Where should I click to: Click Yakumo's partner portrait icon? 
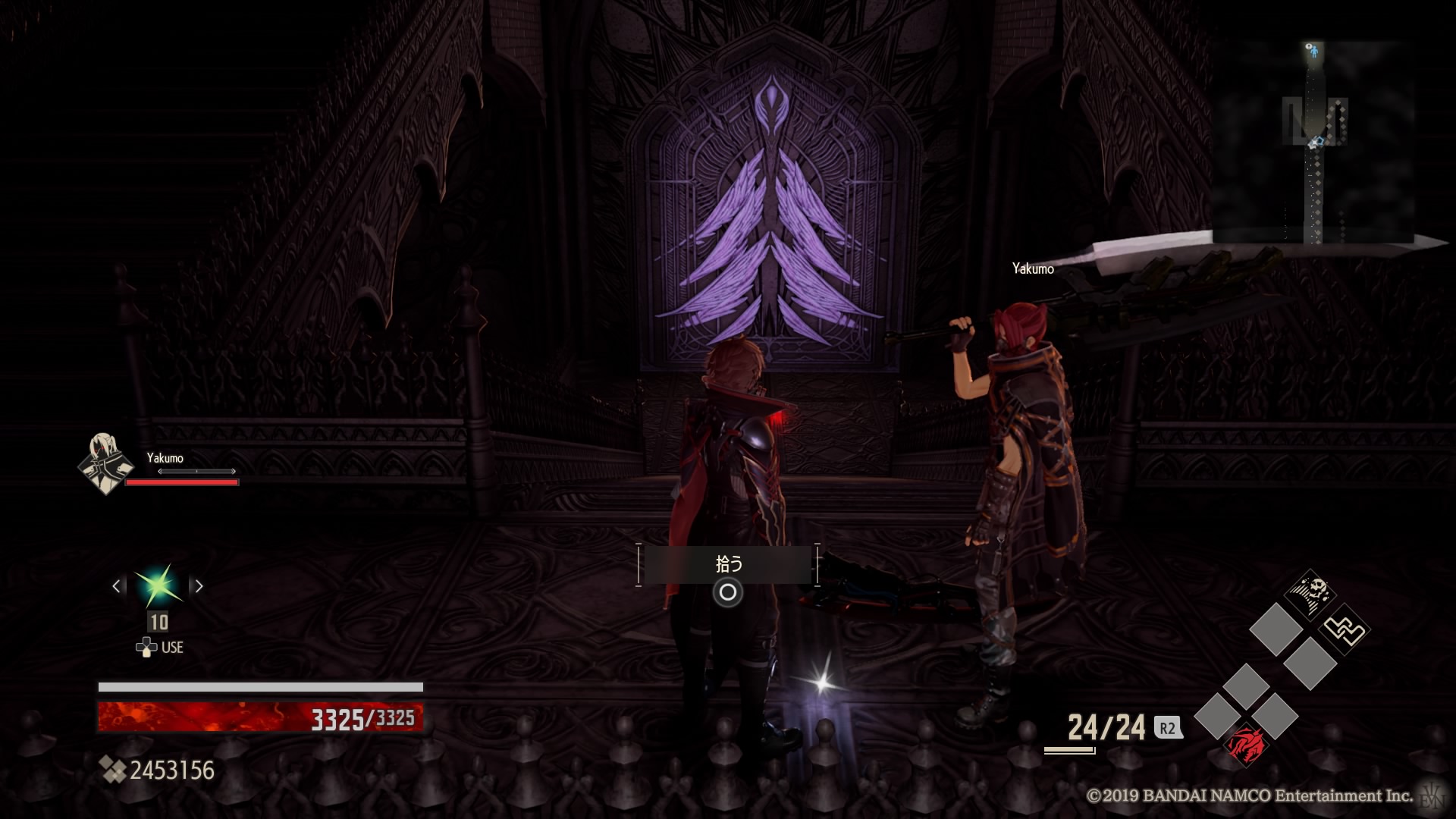click(105, 463)
